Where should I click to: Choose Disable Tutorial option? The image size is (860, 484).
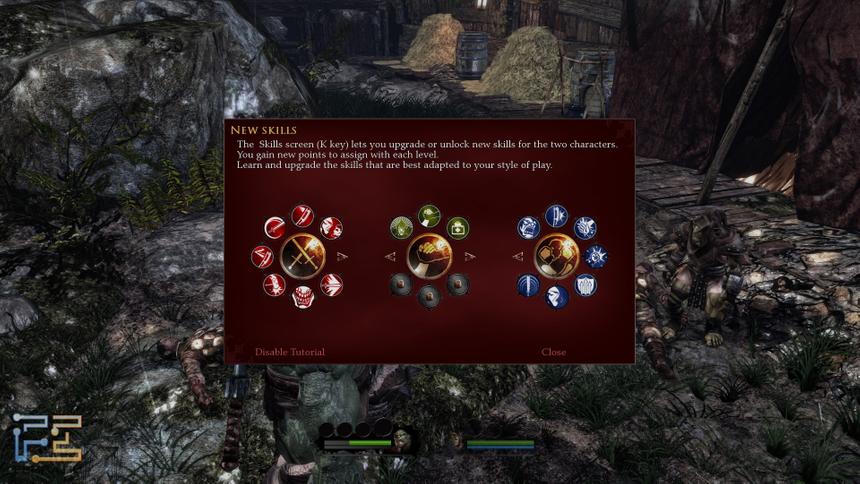pos(289,352)
